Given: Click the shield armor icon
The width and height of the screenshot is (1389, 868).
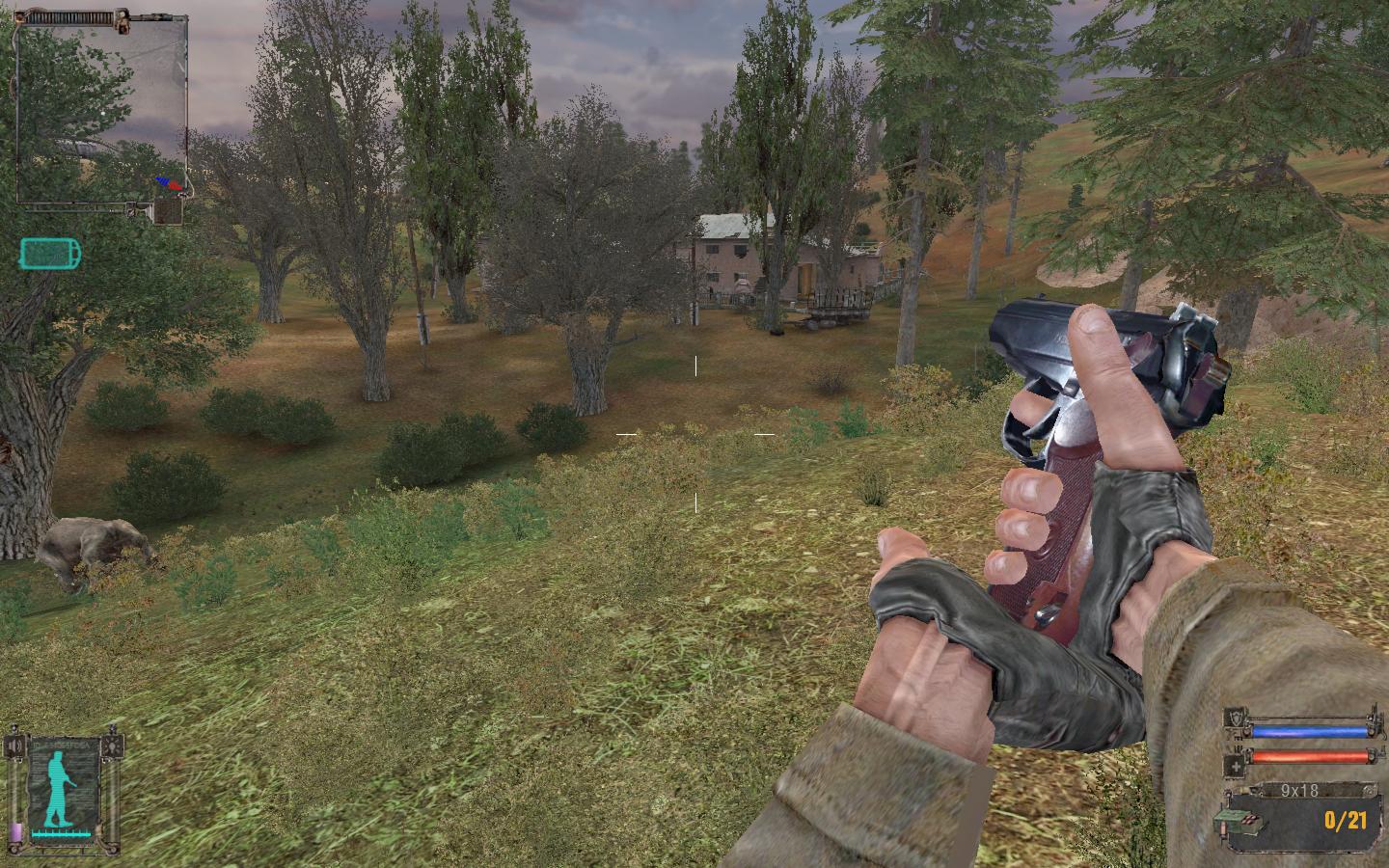Looking at the screenshot, I should coord(1235,719).
